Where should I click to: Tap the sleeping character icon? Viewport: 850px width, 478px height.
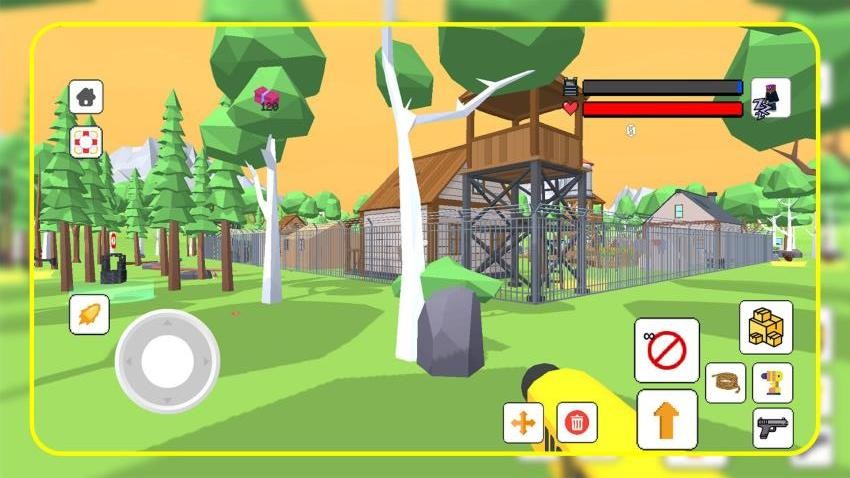tap(770, 98)
